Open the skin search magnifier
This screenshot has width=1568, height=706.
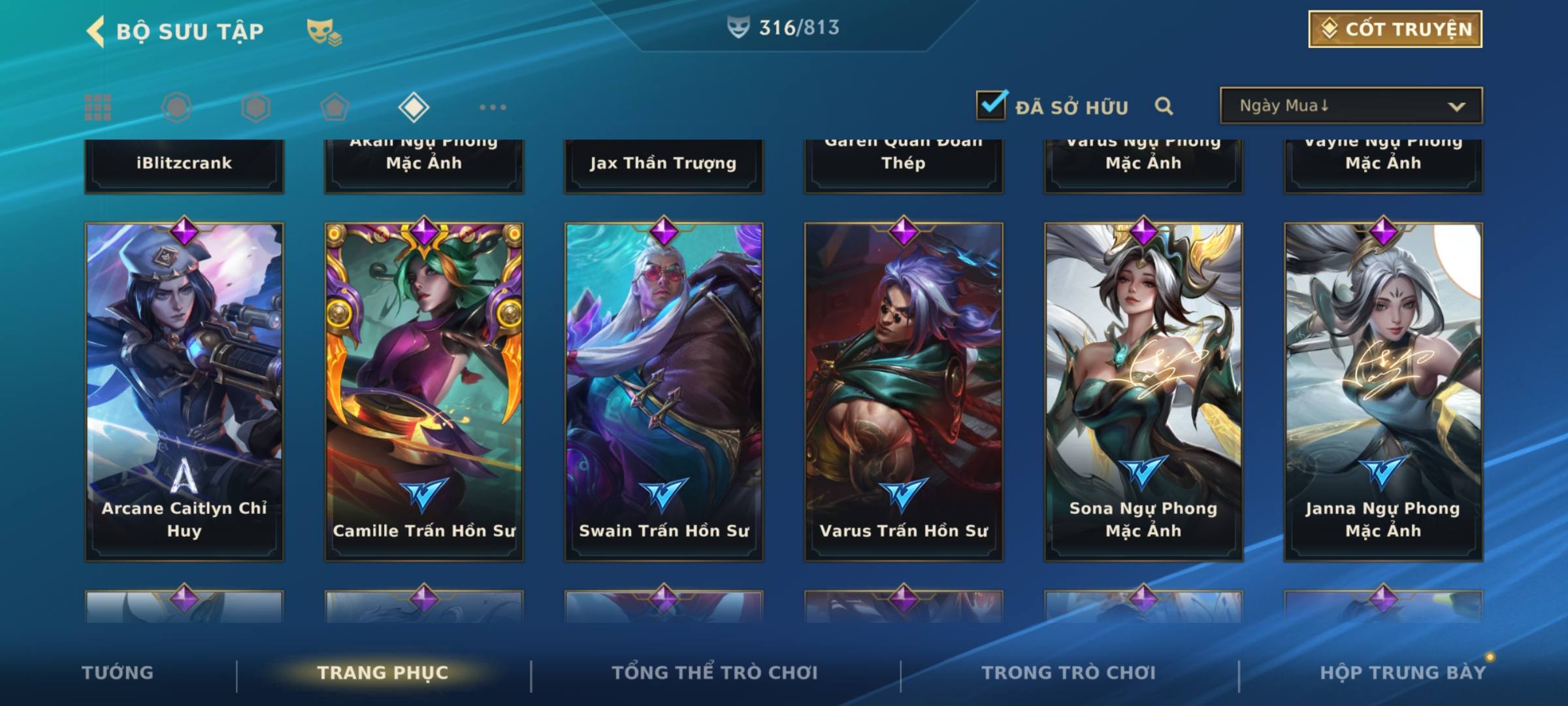(x=1164, y=106)
